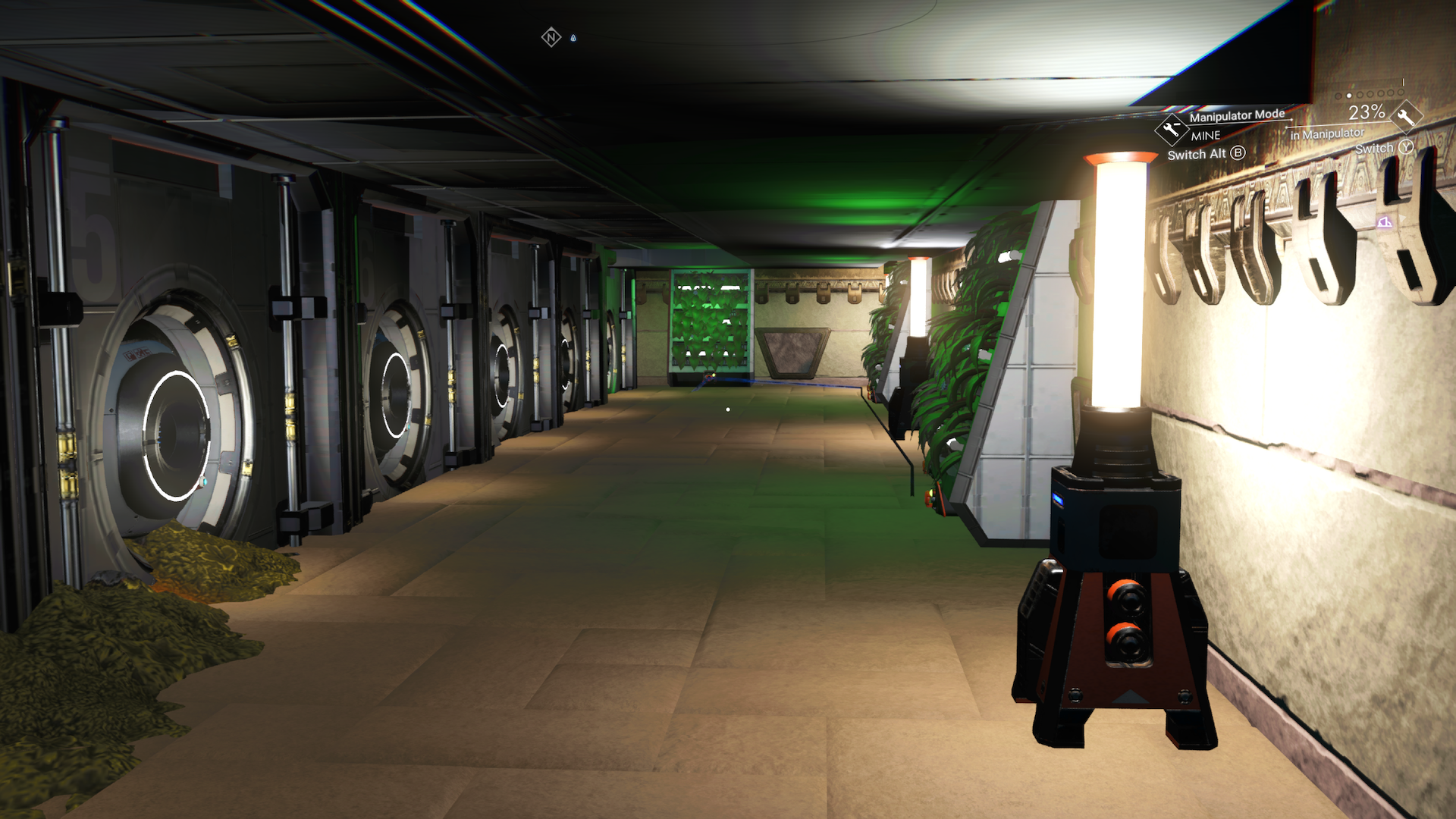Screen dimensions: 1456x819
Task: Click the center crosshair reticle dot
Action: pos(728,409)
